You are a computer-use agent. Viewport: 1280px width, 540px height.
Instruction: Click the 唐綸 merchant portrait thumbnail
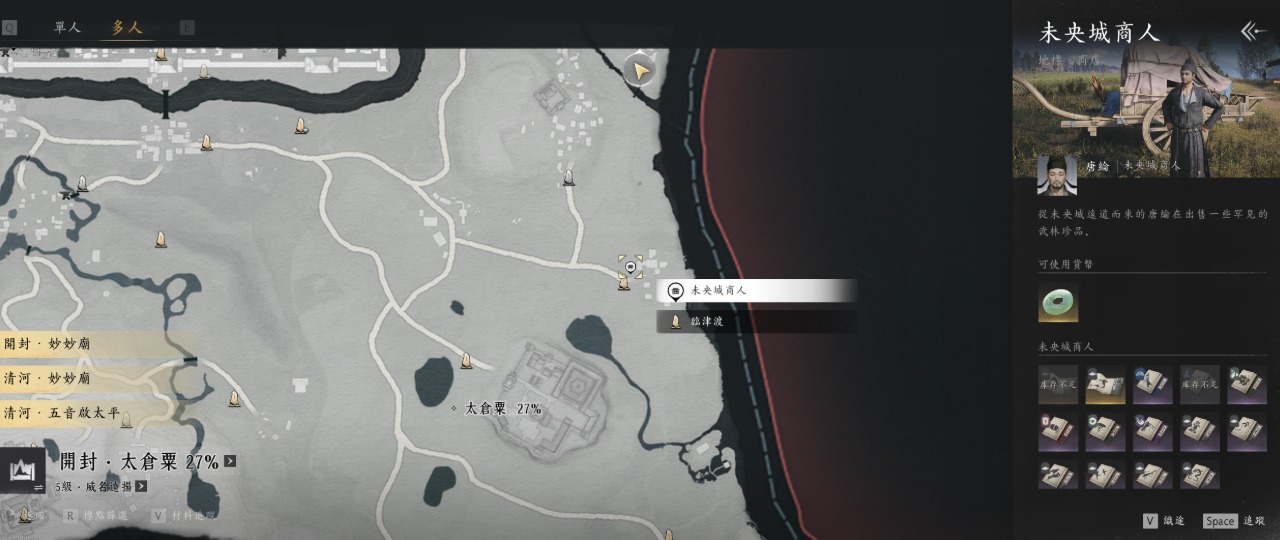[1057, 175]
